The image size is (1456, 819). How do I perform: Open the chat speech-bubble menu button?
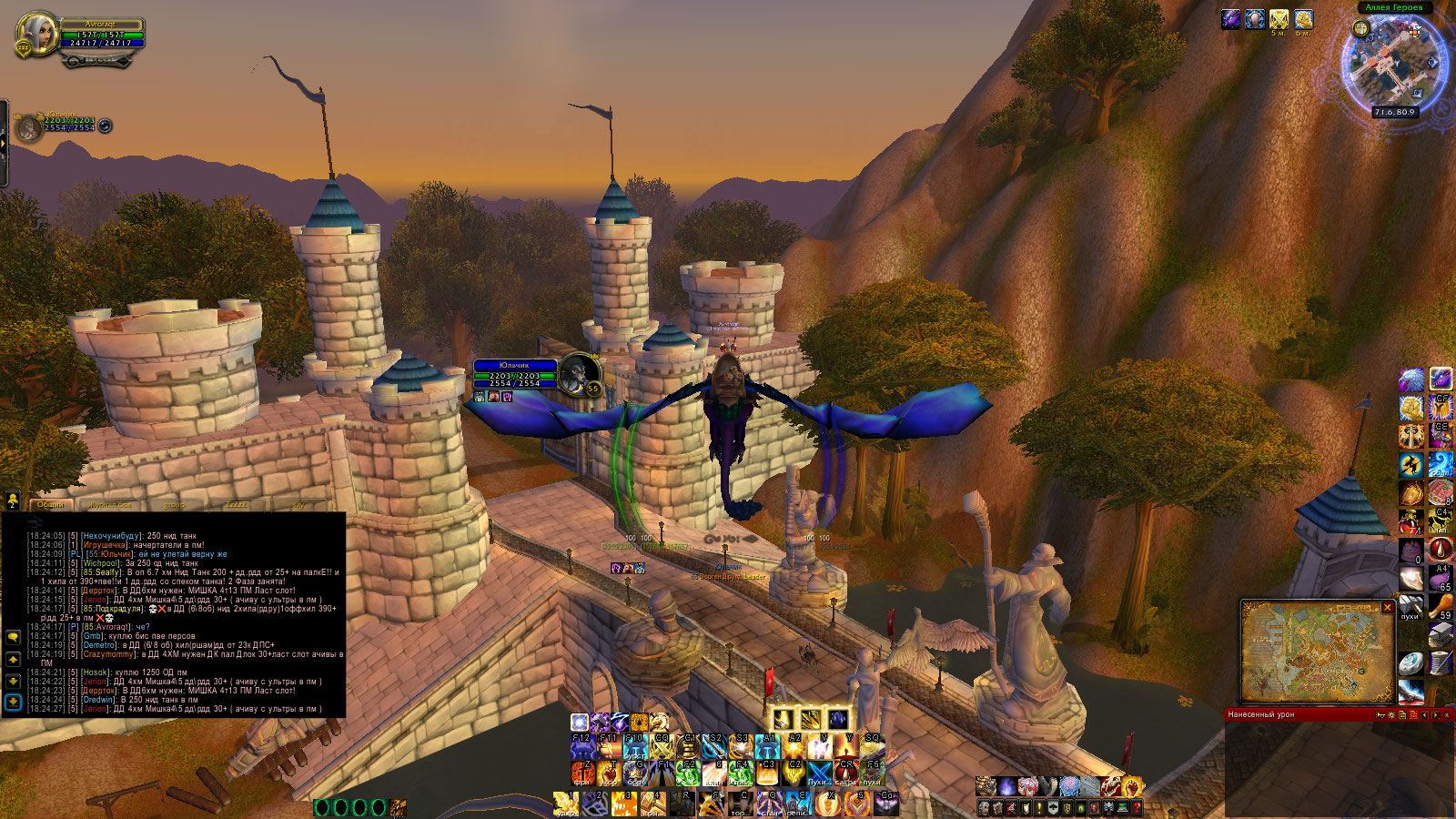point(13,637)
